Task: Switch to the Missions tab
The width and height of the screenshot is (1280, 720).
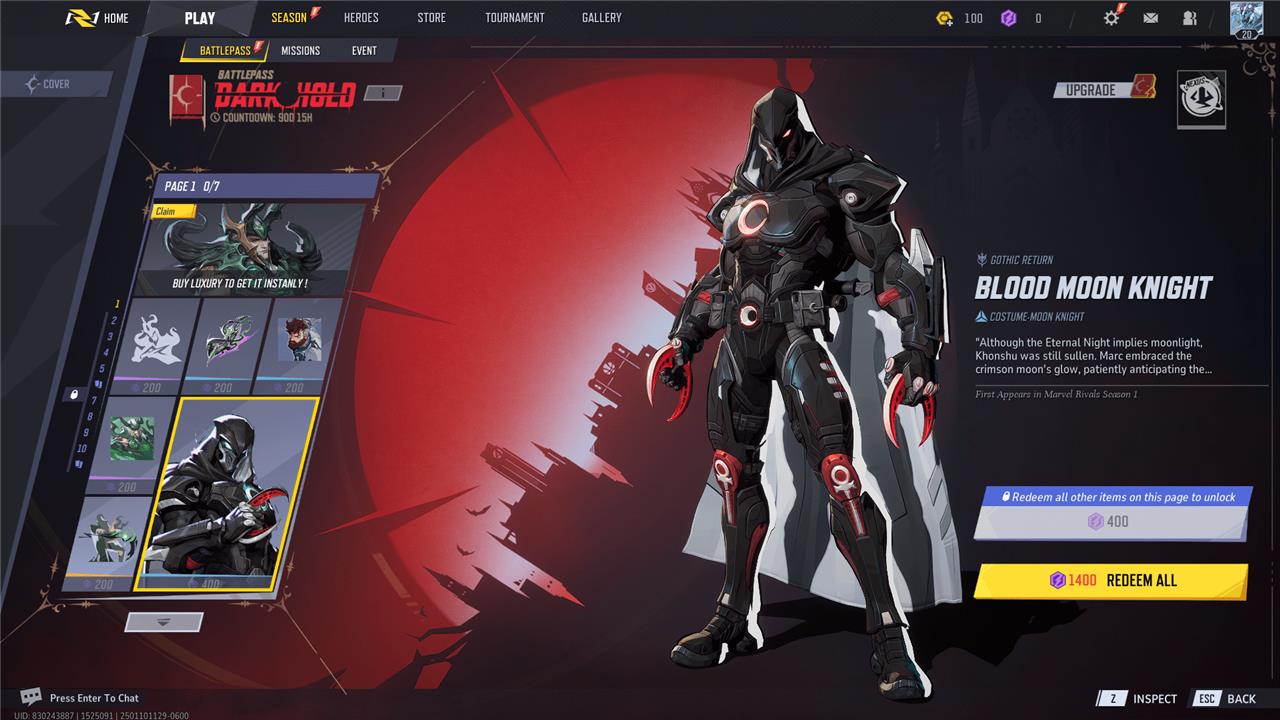Action: coord(300,51)
